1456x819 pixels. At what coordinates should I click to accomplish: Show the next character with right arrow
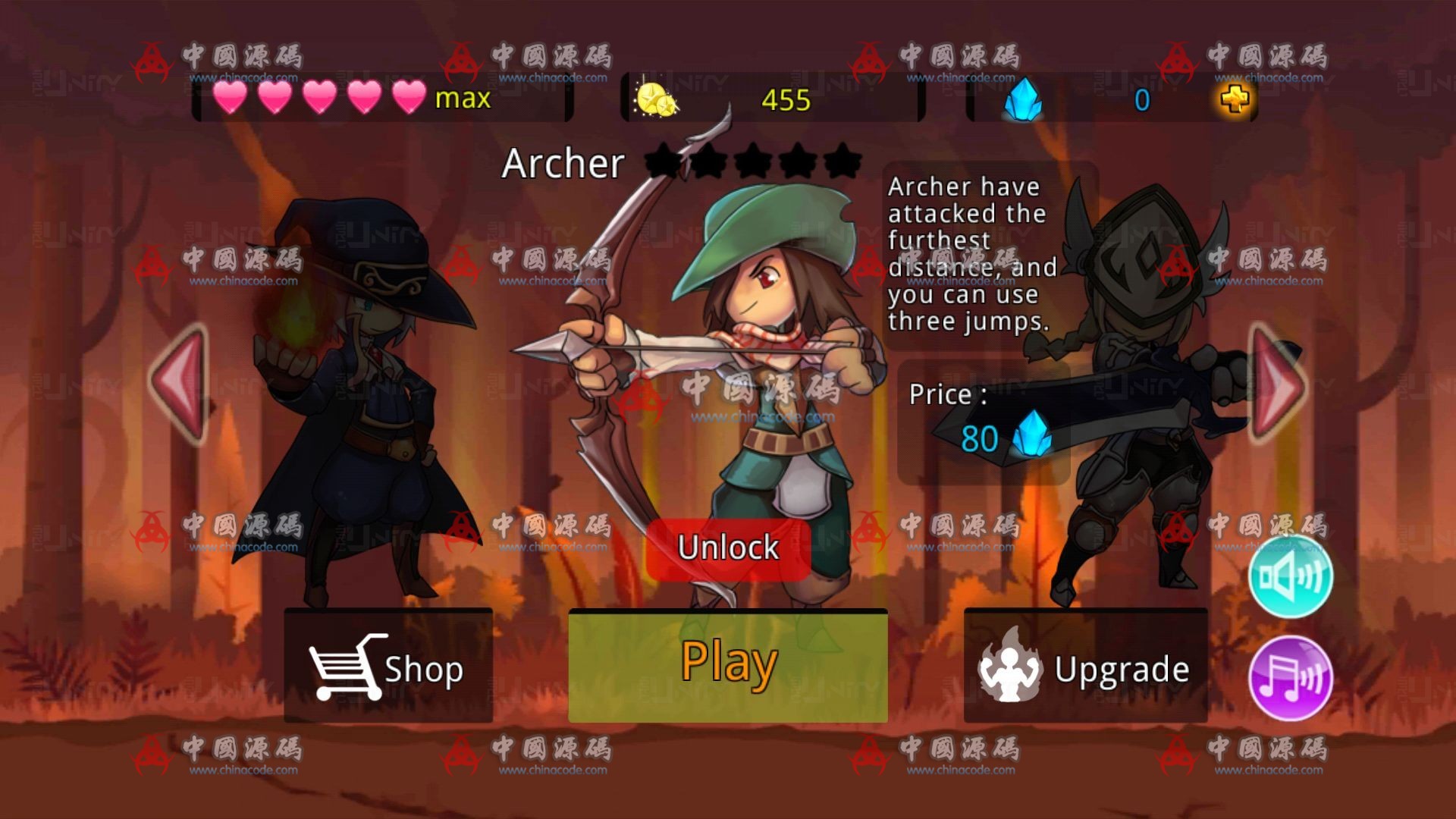[x=1276, y=384]
